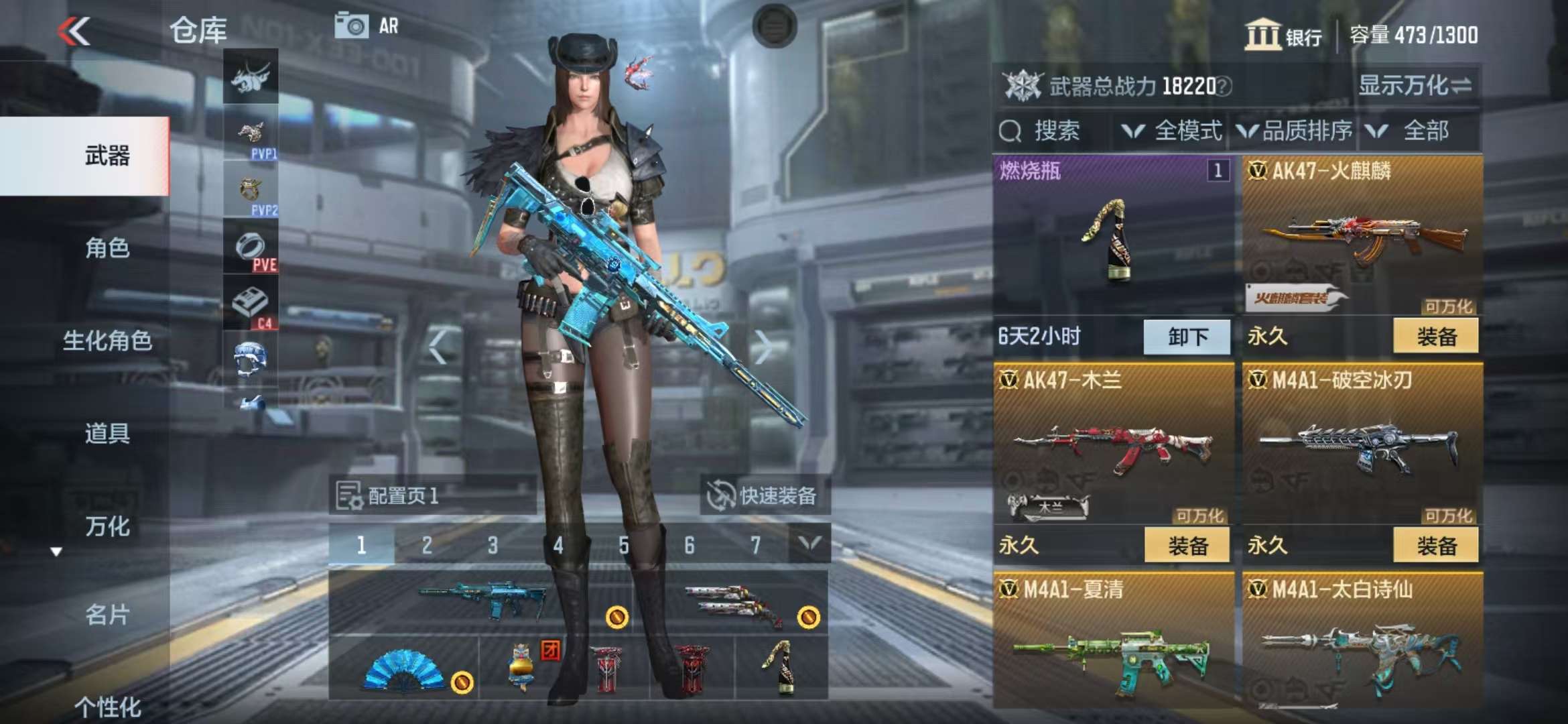
Task: Go back with the red arrow button
Action: point(74,32)
